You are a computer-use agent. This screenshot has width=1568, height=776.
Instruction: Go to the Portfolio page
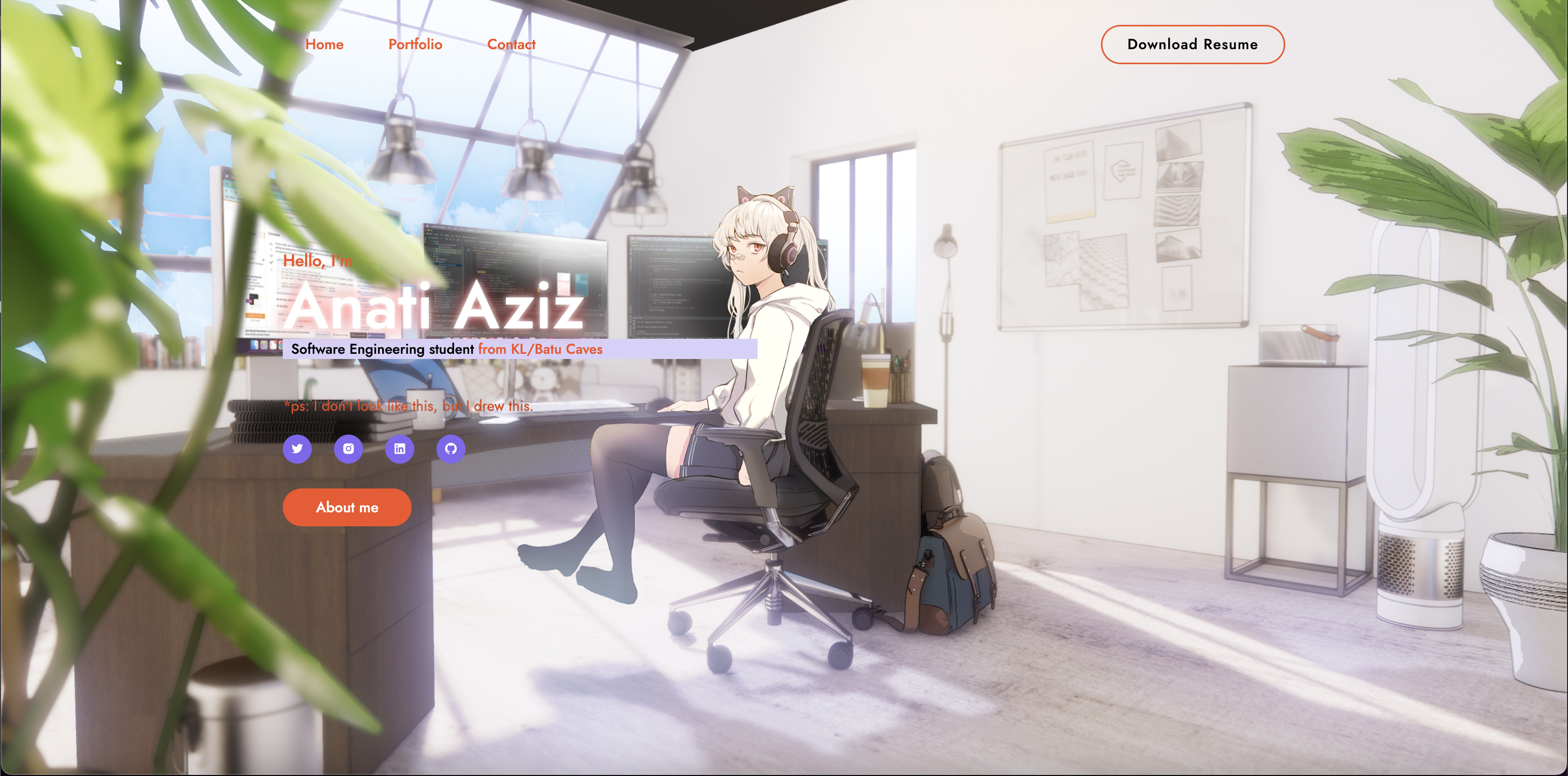415,45
